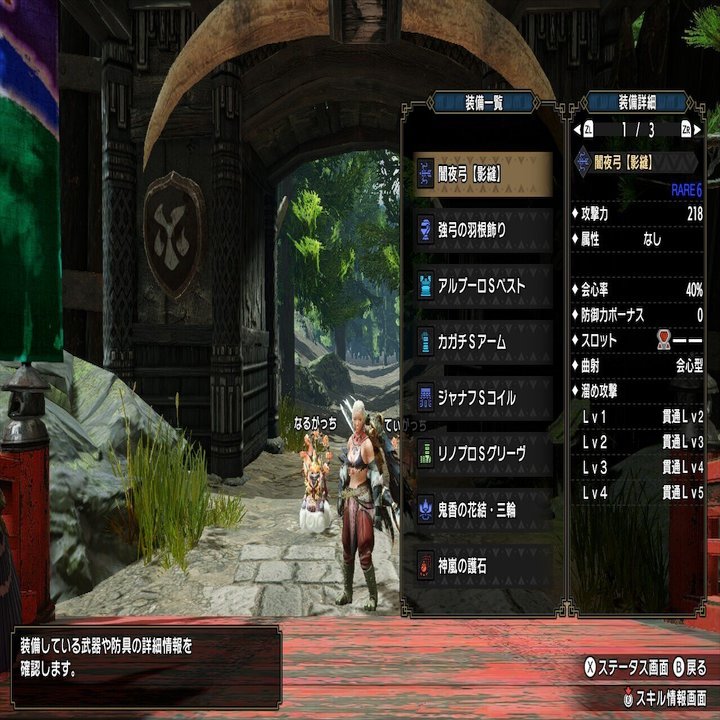Select the ジャナフSコイル waist armor
This screenshot has height=720, width=720.
(x=483, y=398)
